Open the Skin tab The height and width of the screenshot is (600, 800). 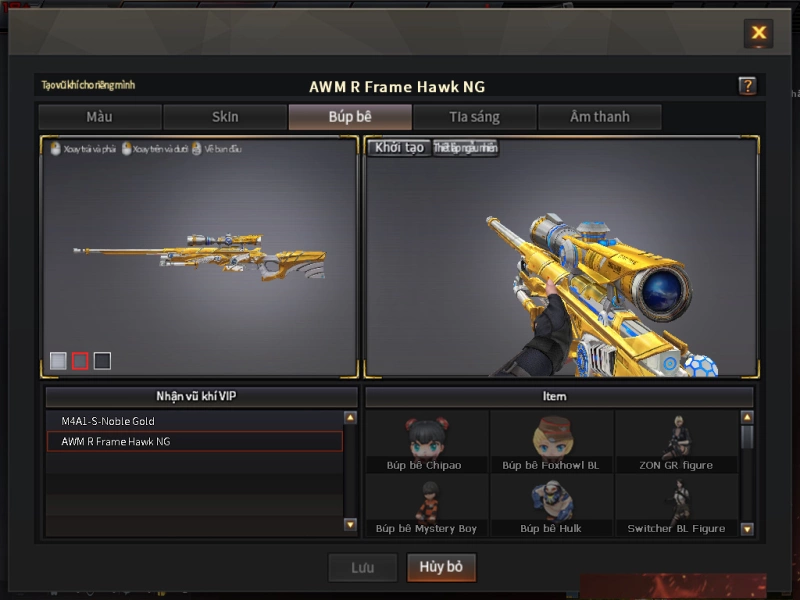(x=225, y=117)
